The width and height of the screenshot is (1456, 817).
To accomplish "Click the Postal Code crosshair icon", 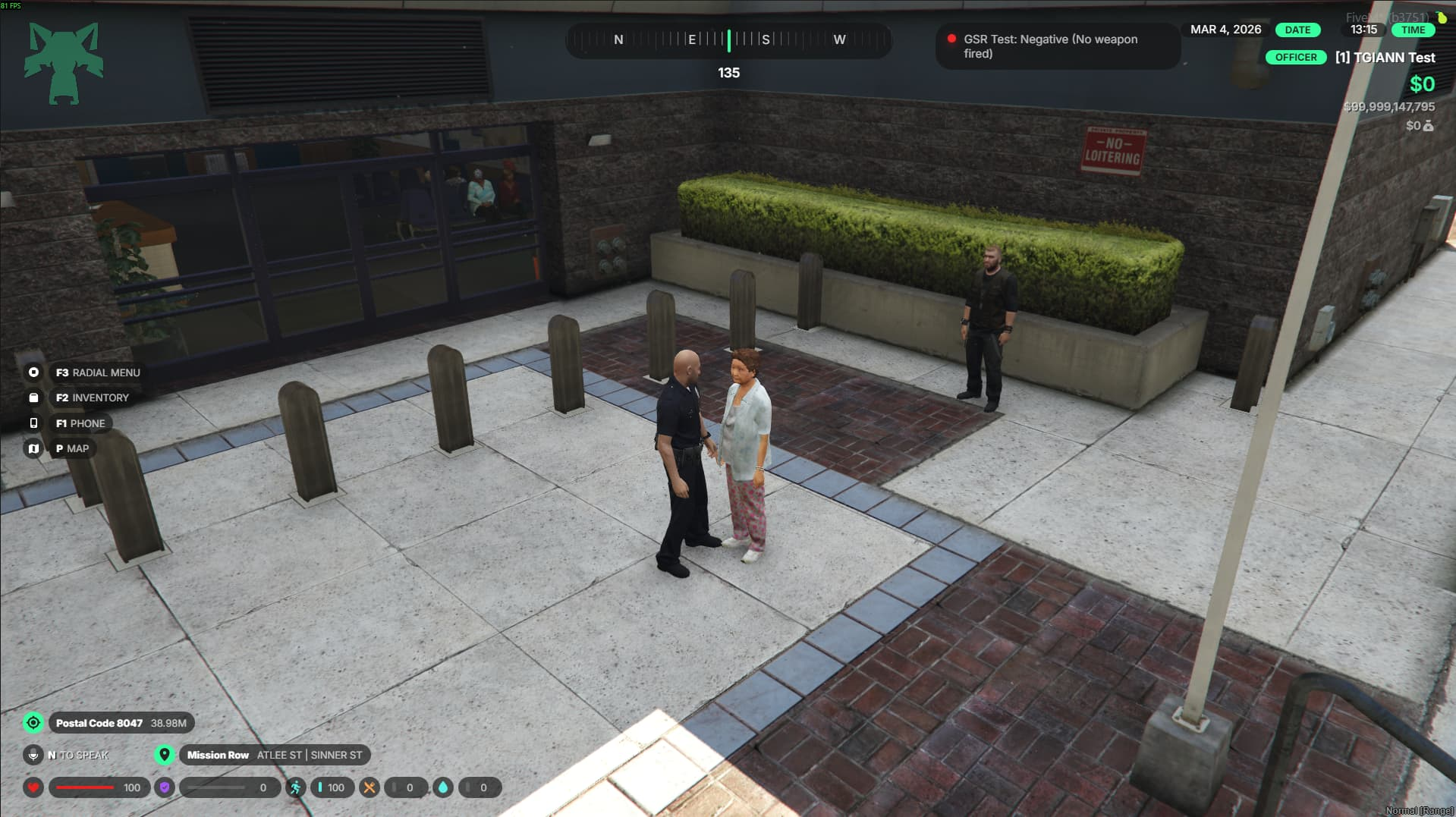I will point(33,723).
